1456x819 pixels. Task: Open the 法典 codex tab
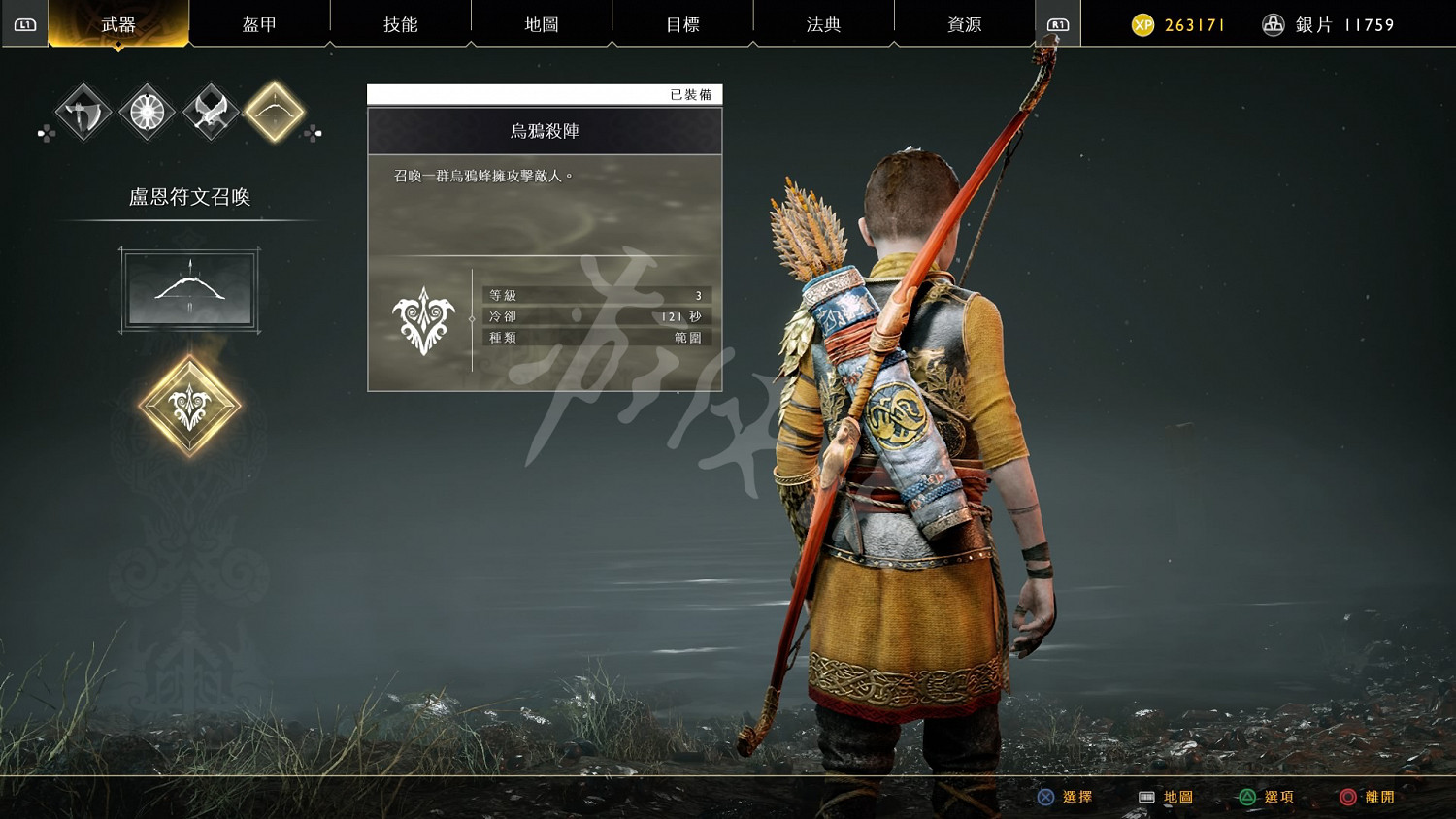click(822, 23)
